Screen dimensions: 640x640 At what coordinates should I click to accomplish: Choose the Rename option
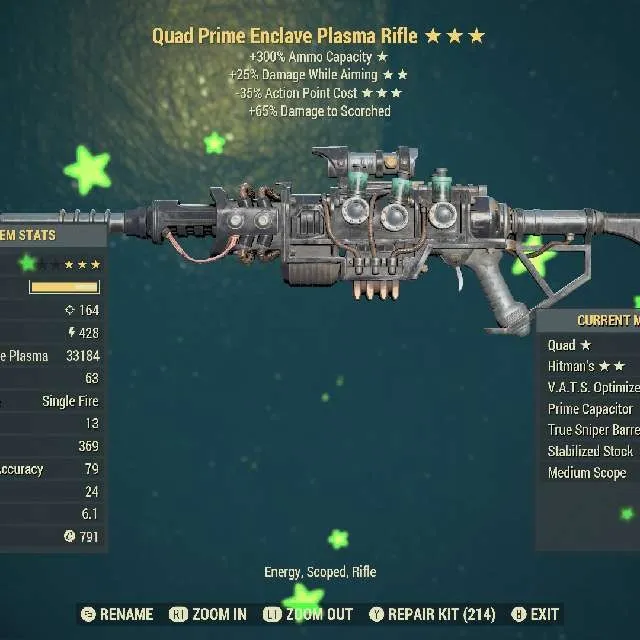pyautogui.click(x=117, y=614)
